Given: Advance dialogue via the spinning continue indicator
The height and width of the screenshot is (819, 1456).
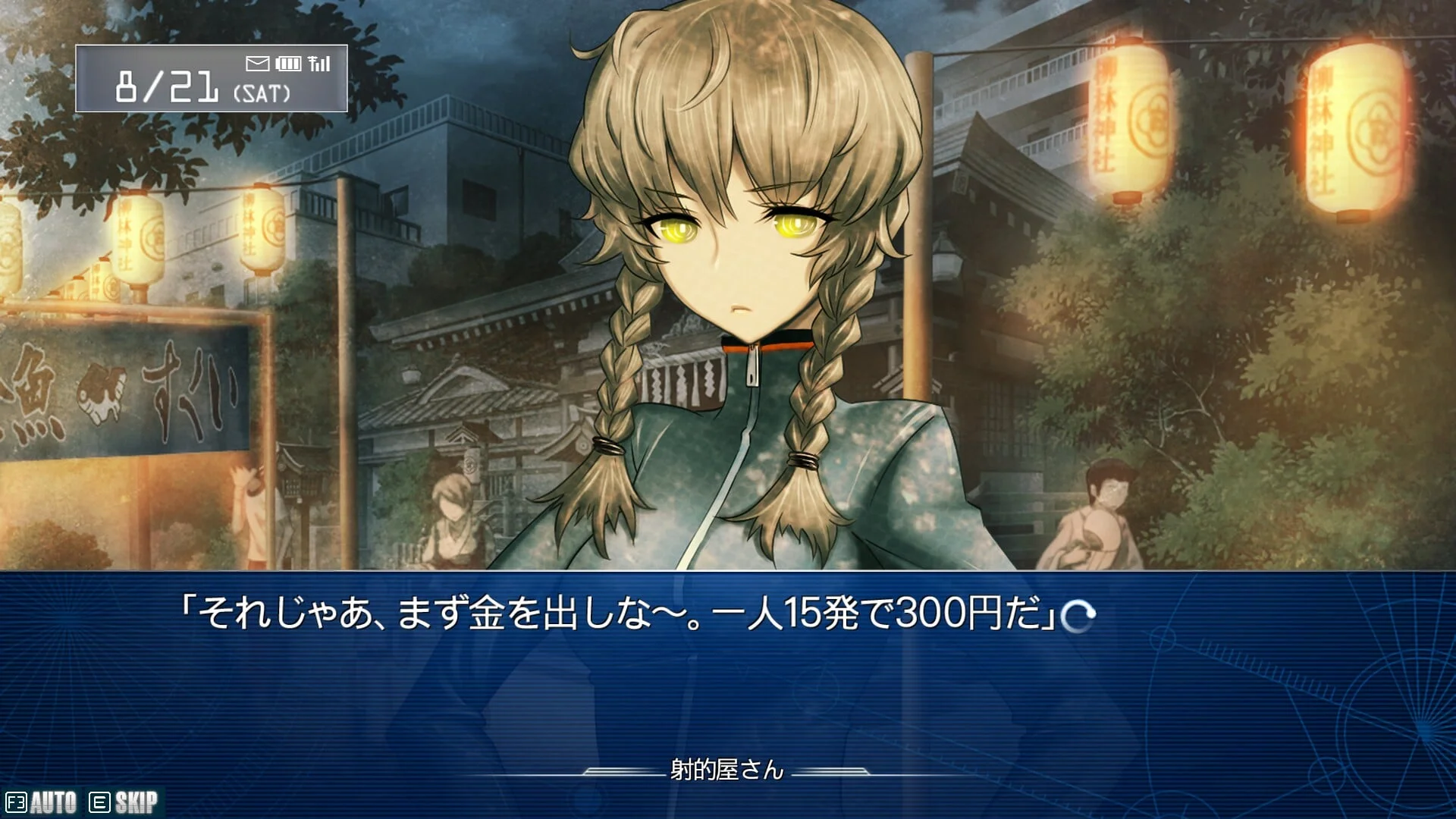Looking at the screenshot, I should 1078,616.
